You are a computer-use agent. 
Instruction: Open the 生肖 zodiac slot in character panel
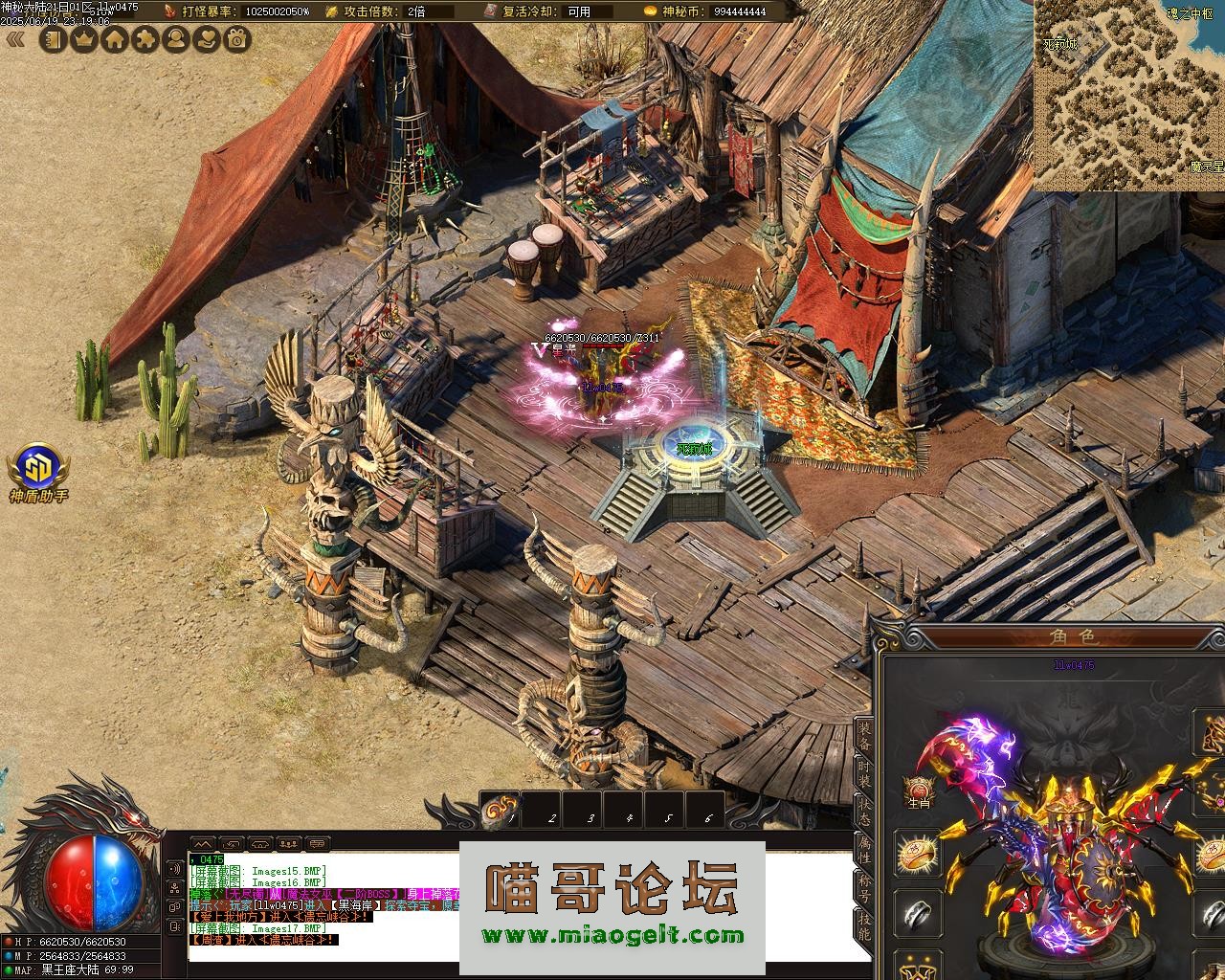(x=918, y=792)
